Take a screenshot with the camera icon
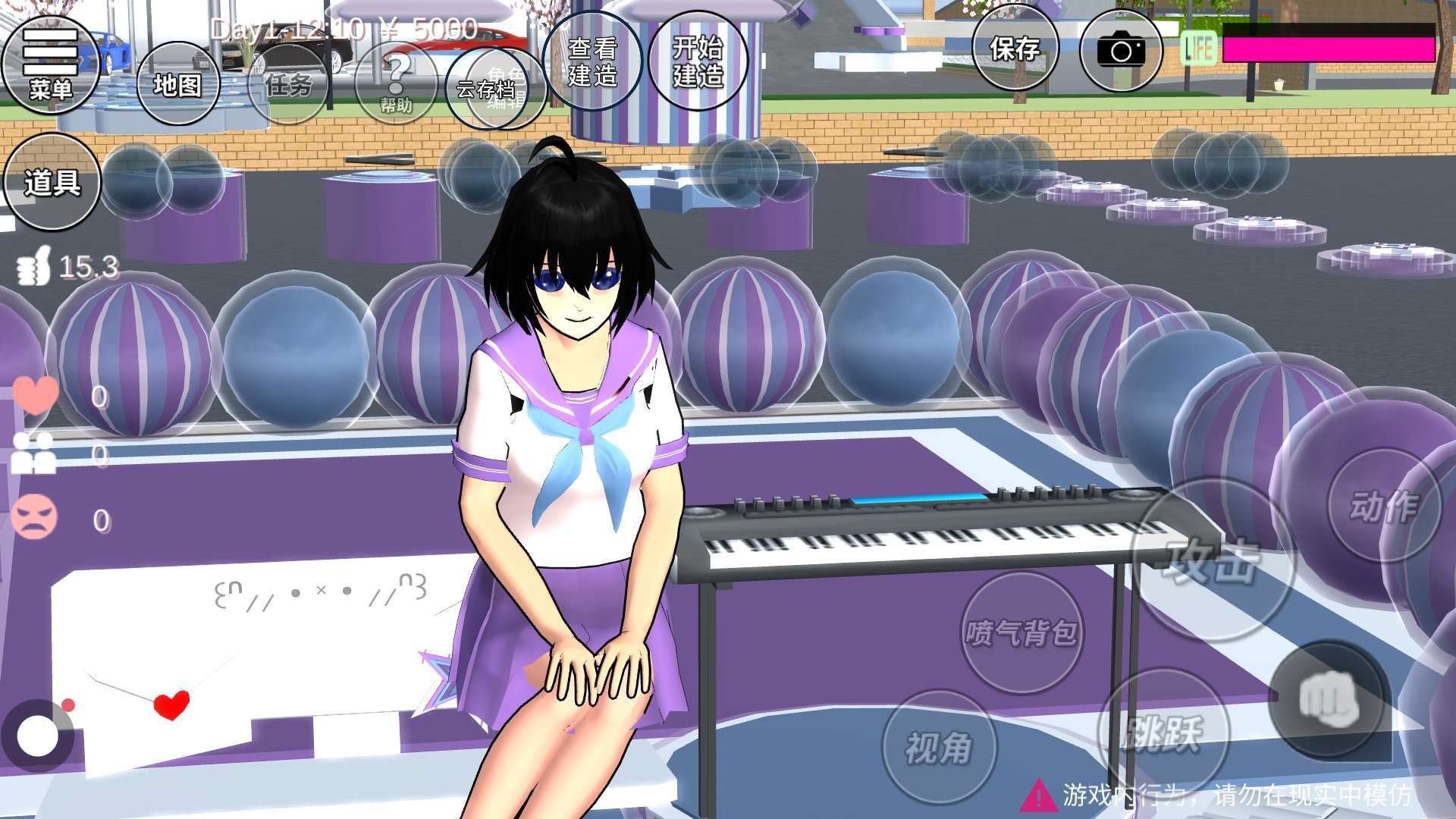This screenshot has width=1456, height=819. click(1120, 51)
